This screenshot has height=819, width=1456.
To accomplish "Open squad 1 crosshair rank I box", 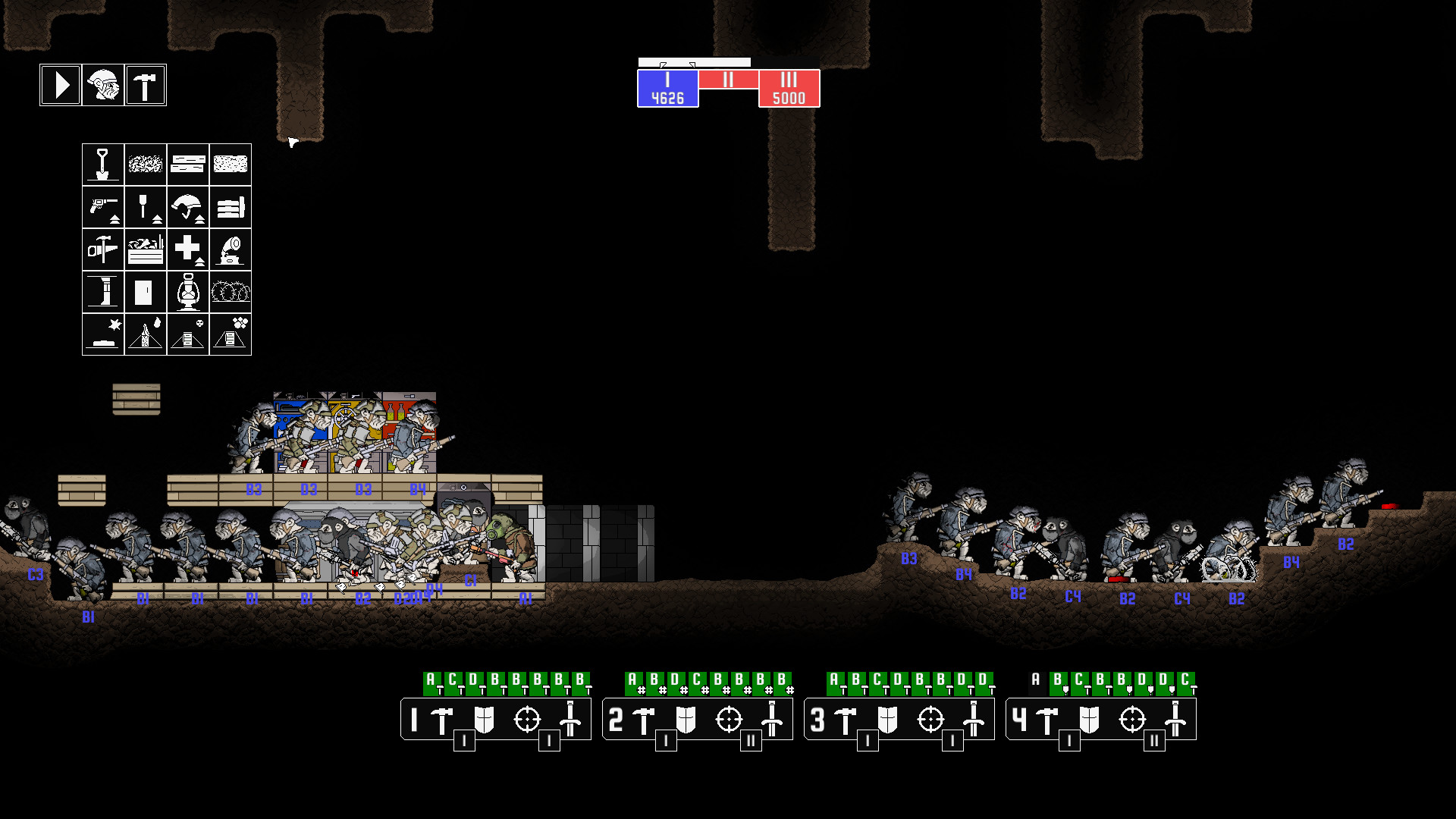I will pos(549,740).
